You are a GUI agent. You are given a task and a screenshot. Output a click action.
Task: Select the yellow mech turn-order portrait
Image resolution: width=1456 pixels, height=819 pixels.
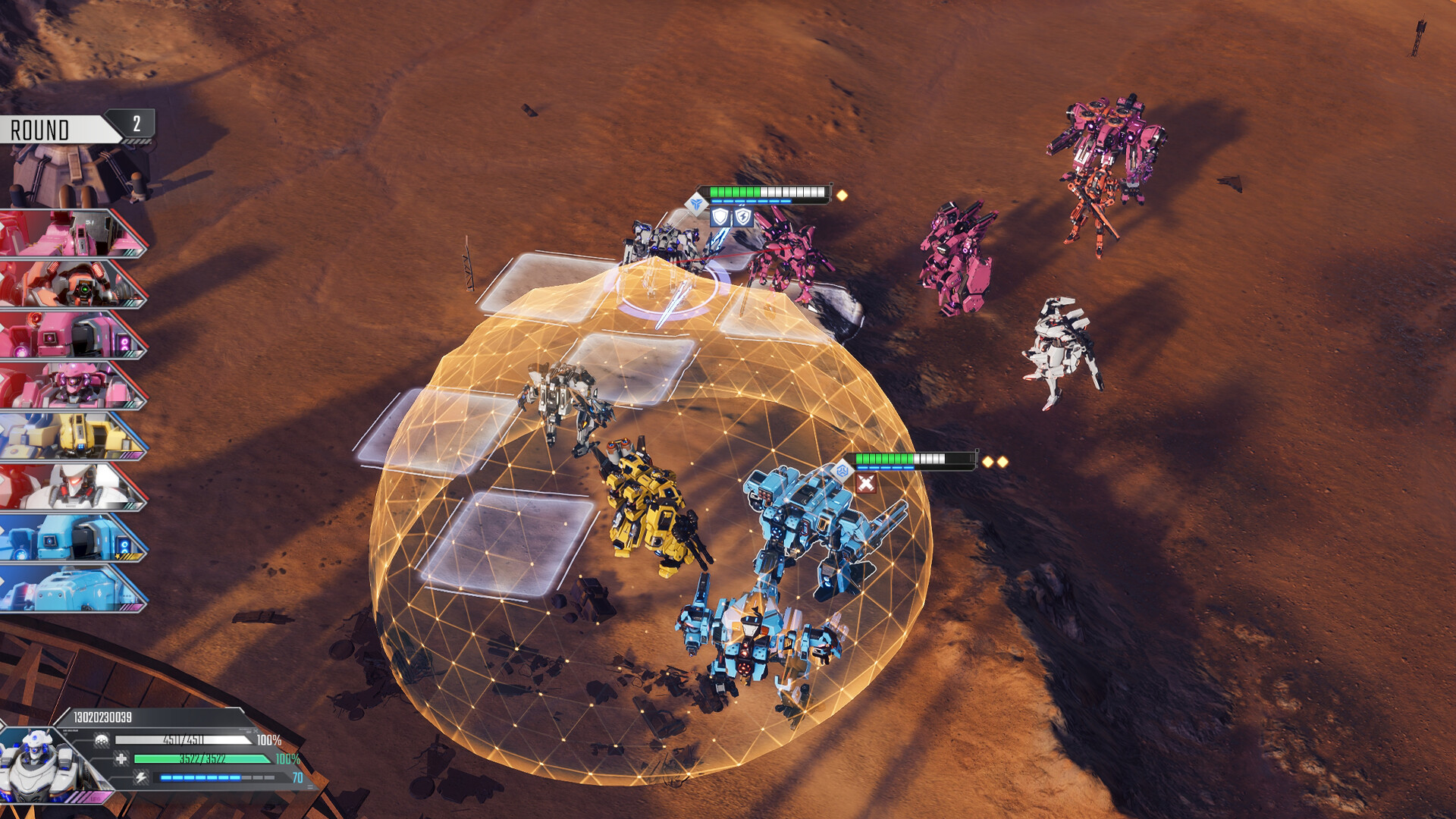[72, 436]
